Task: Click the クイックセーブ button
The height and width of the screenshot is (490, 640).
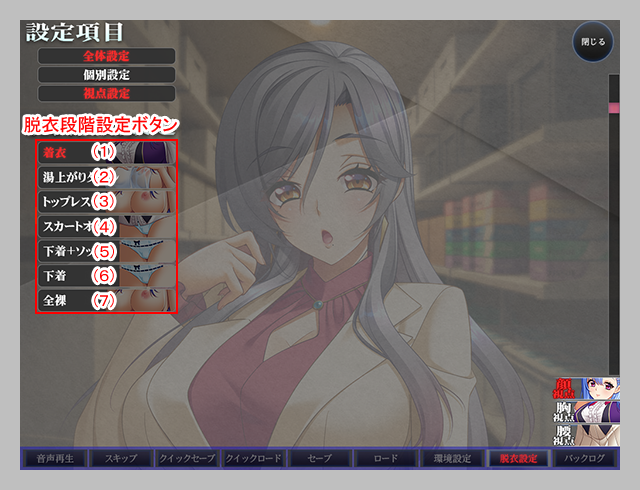Action: (186, 459)
